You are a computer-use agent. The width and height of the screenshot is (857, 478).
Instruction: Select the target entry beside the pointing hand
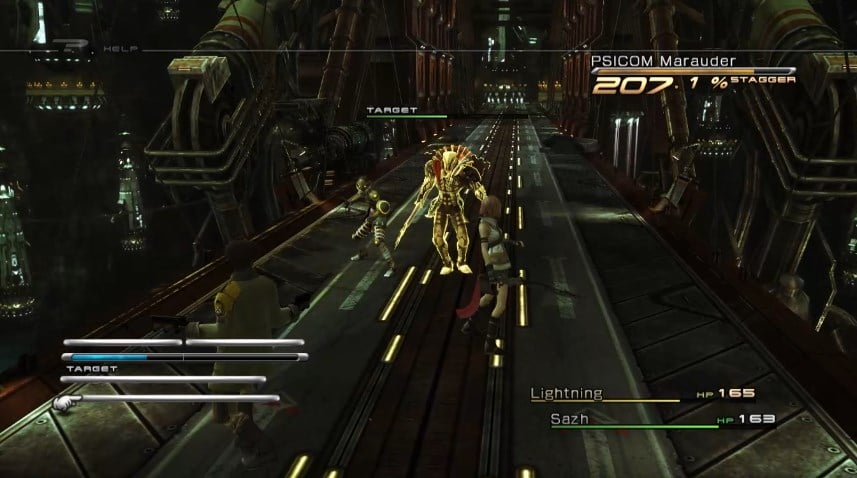pos(175,398)
